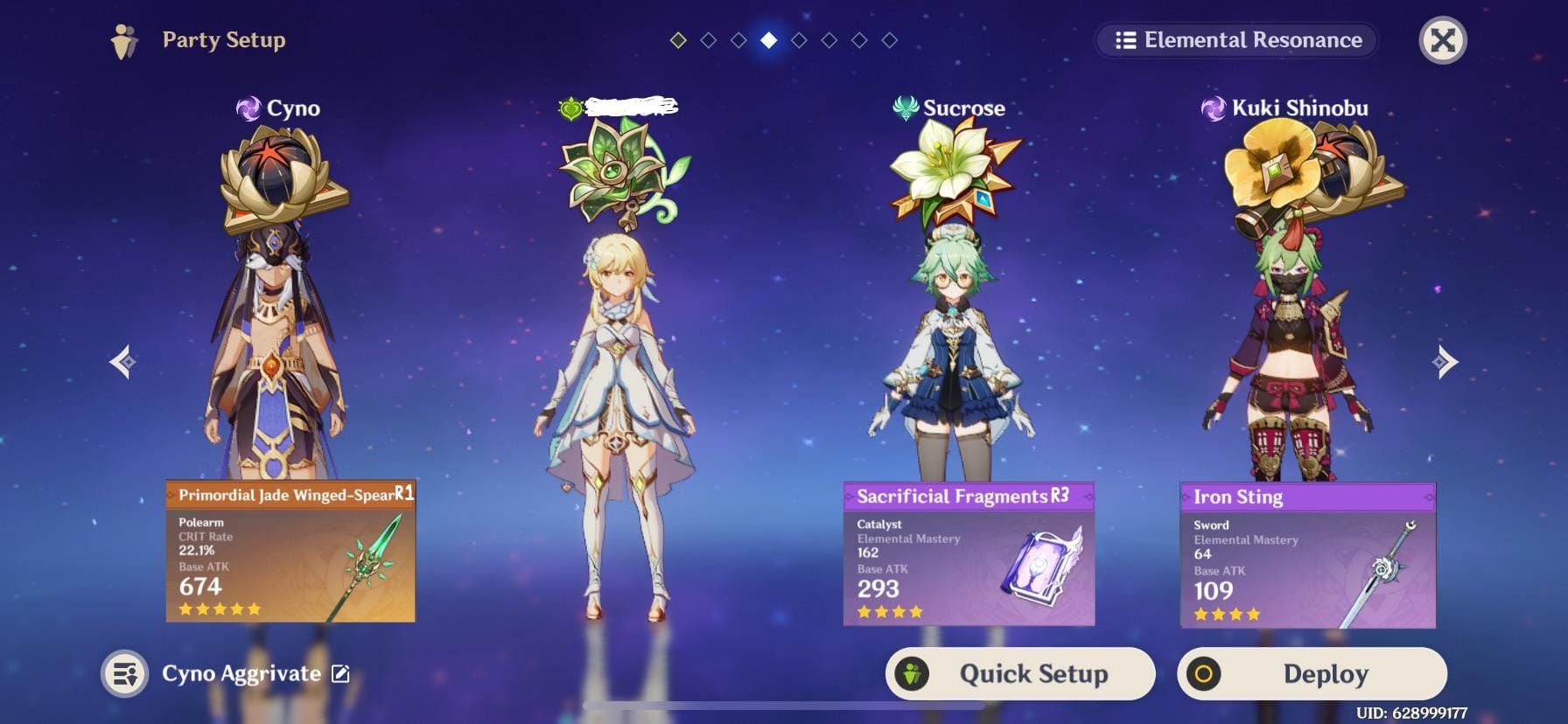Select Kuki Shinobu's Iron Sting weapon card
The height and width of the screenshot is (724, 1568).
1307,554
